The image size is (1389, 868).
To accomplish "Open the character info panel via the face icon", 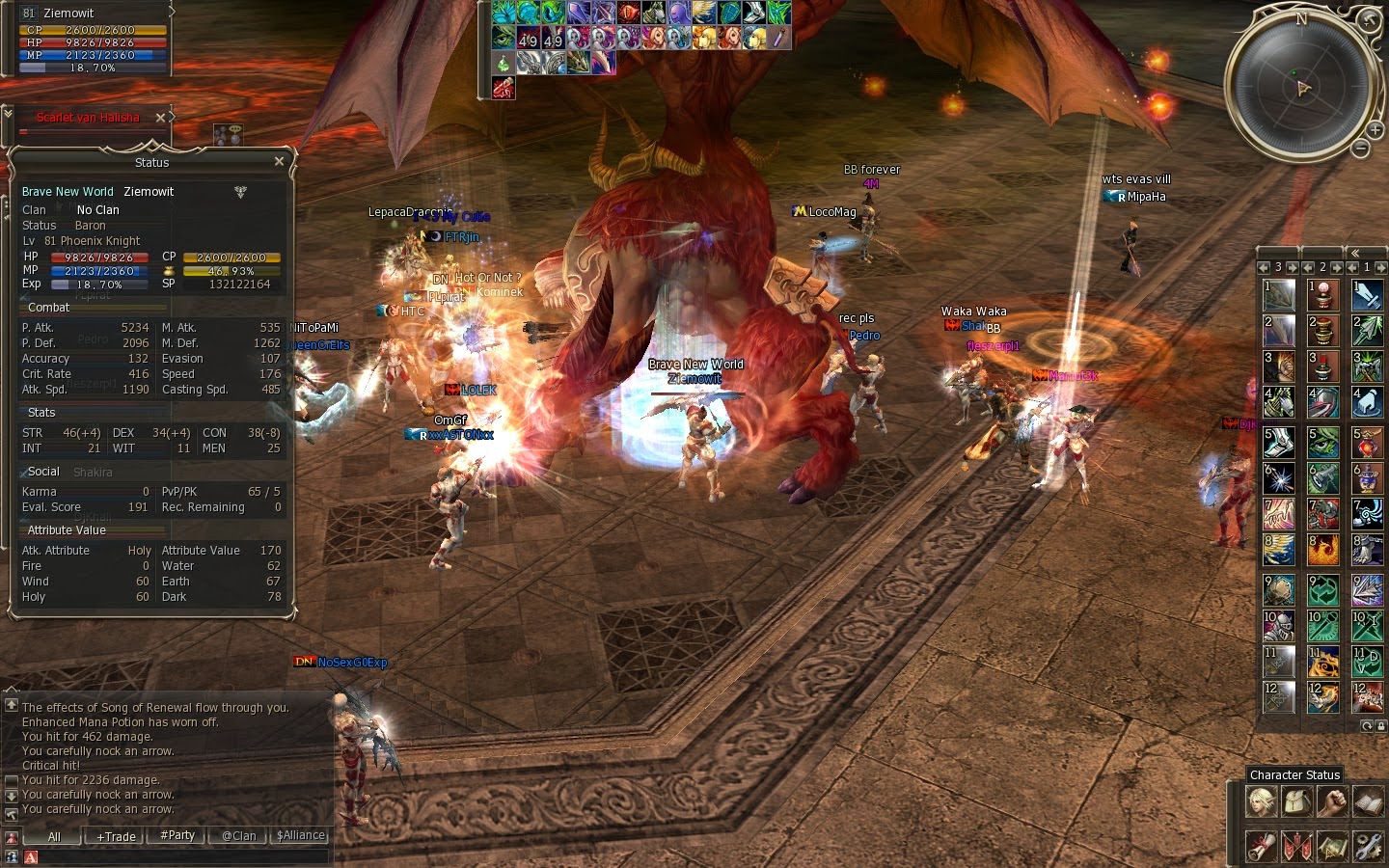I will 1261,800.
